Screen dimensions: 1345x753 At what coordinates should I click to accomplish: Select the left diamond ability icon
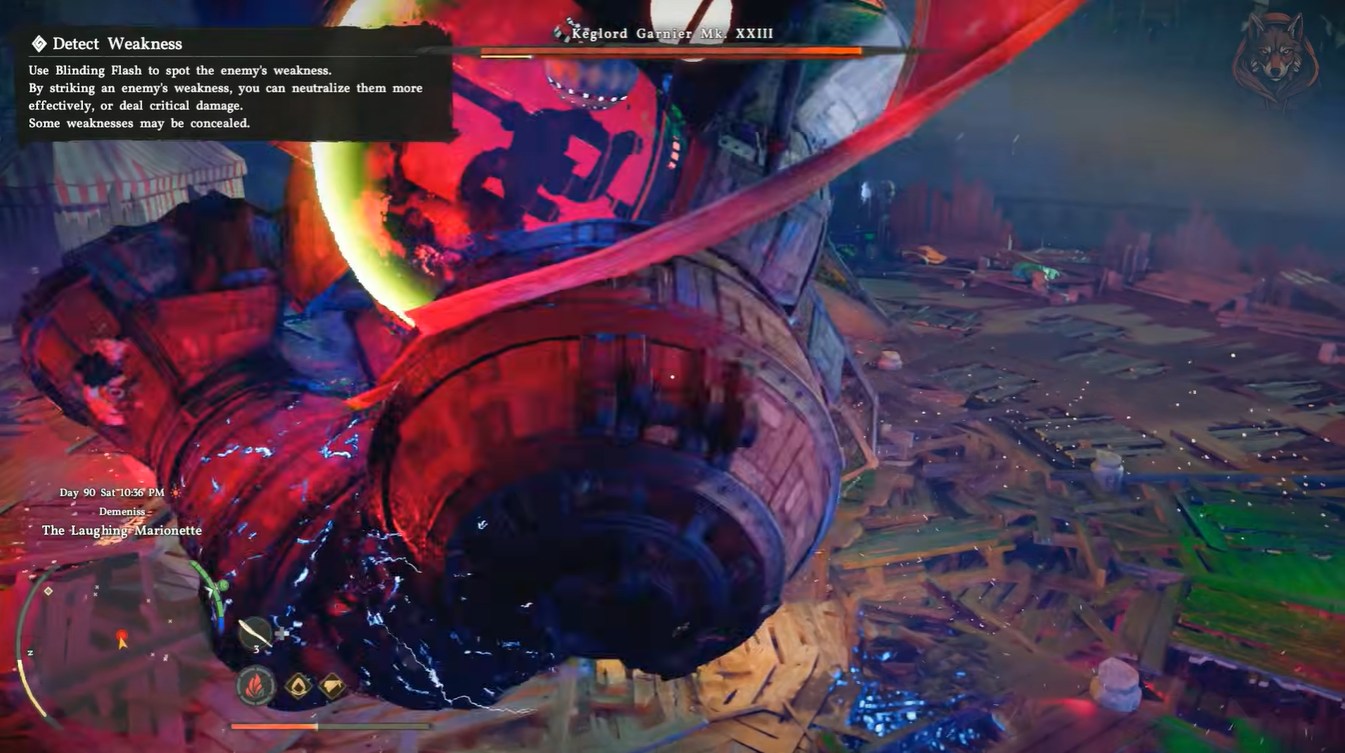point(298,686)
